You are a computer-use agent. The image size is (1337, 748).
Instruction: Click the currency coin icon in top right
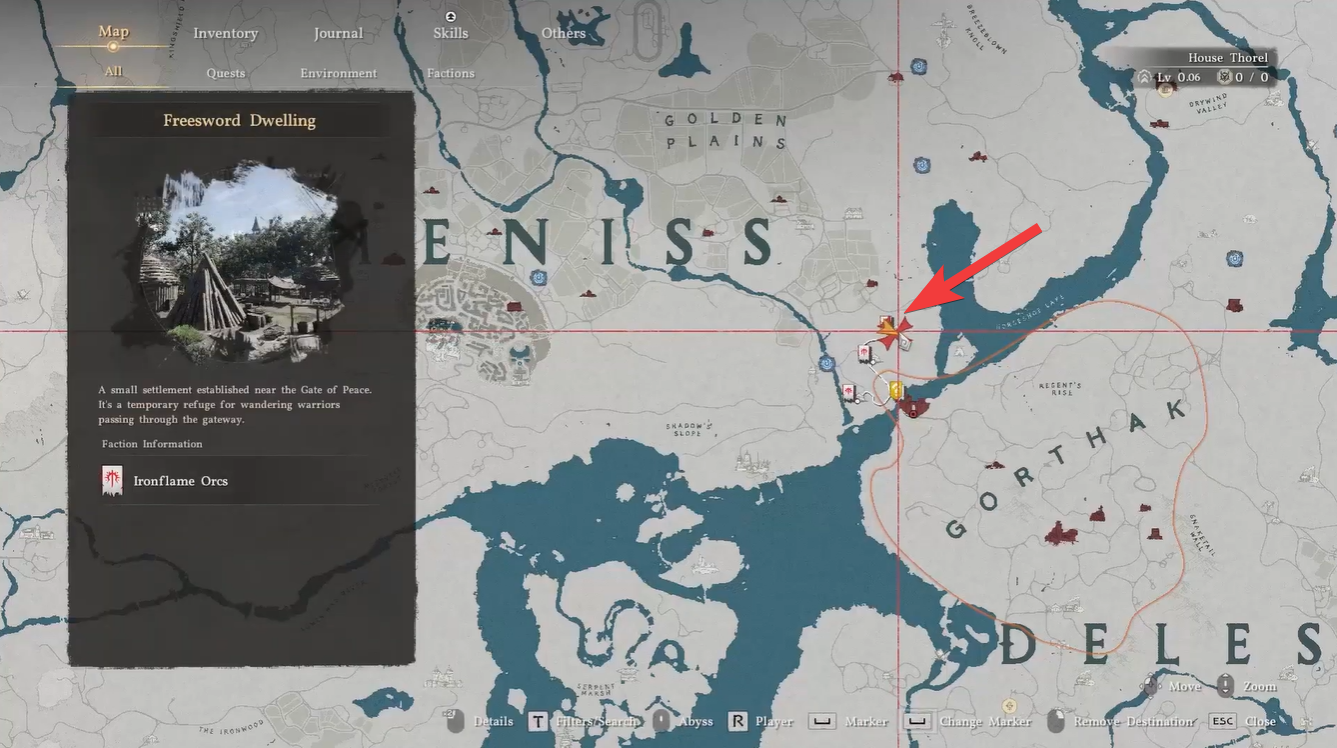coord(1225,76)
